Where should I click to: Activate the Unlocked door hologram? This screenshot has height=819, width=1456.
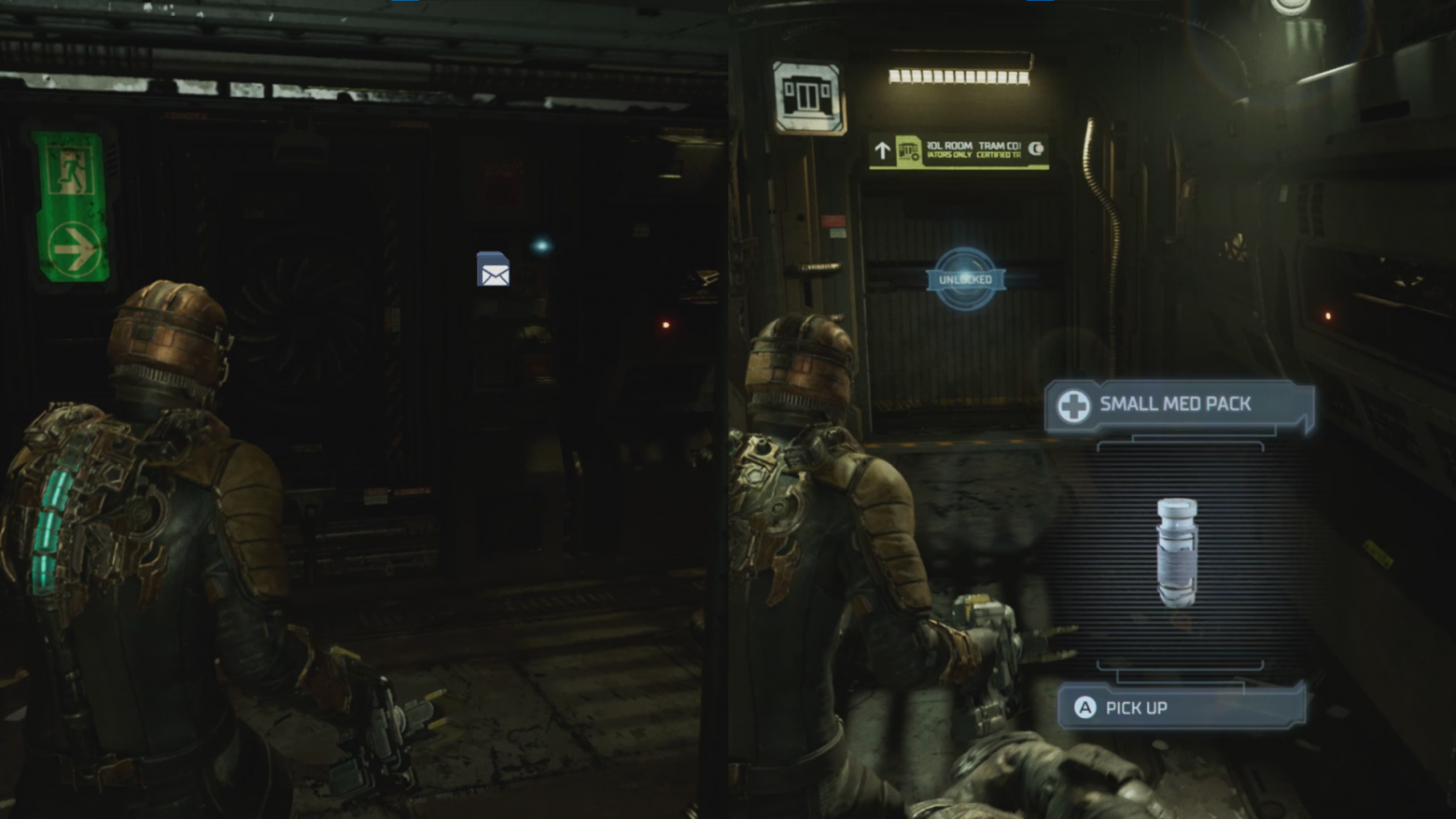pyautogui.click(x=965, y=279)
